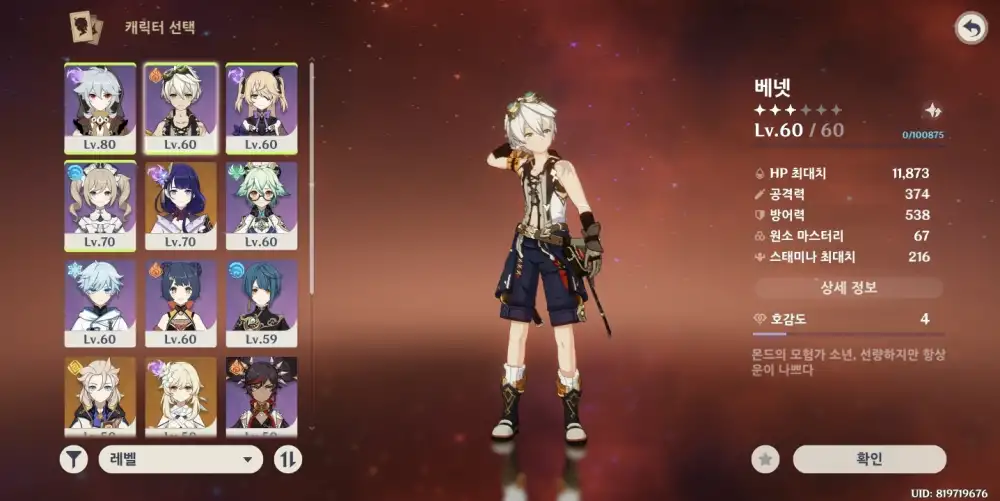Select Chongyun's character portrait
This screenshot has height=501, width=1000.
(100, 304)
